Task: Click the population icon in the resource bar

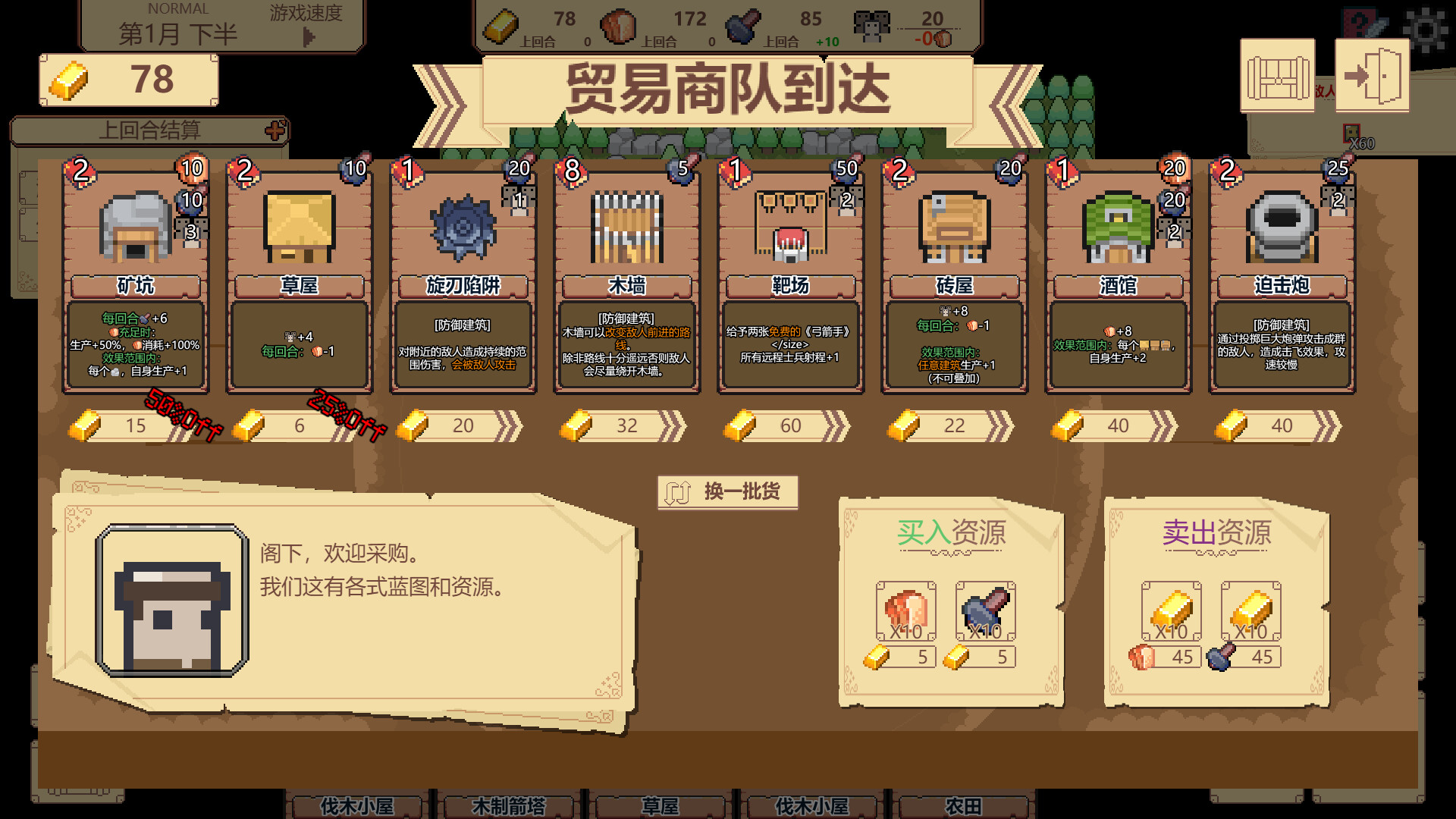Action: (x=874, y=23)
